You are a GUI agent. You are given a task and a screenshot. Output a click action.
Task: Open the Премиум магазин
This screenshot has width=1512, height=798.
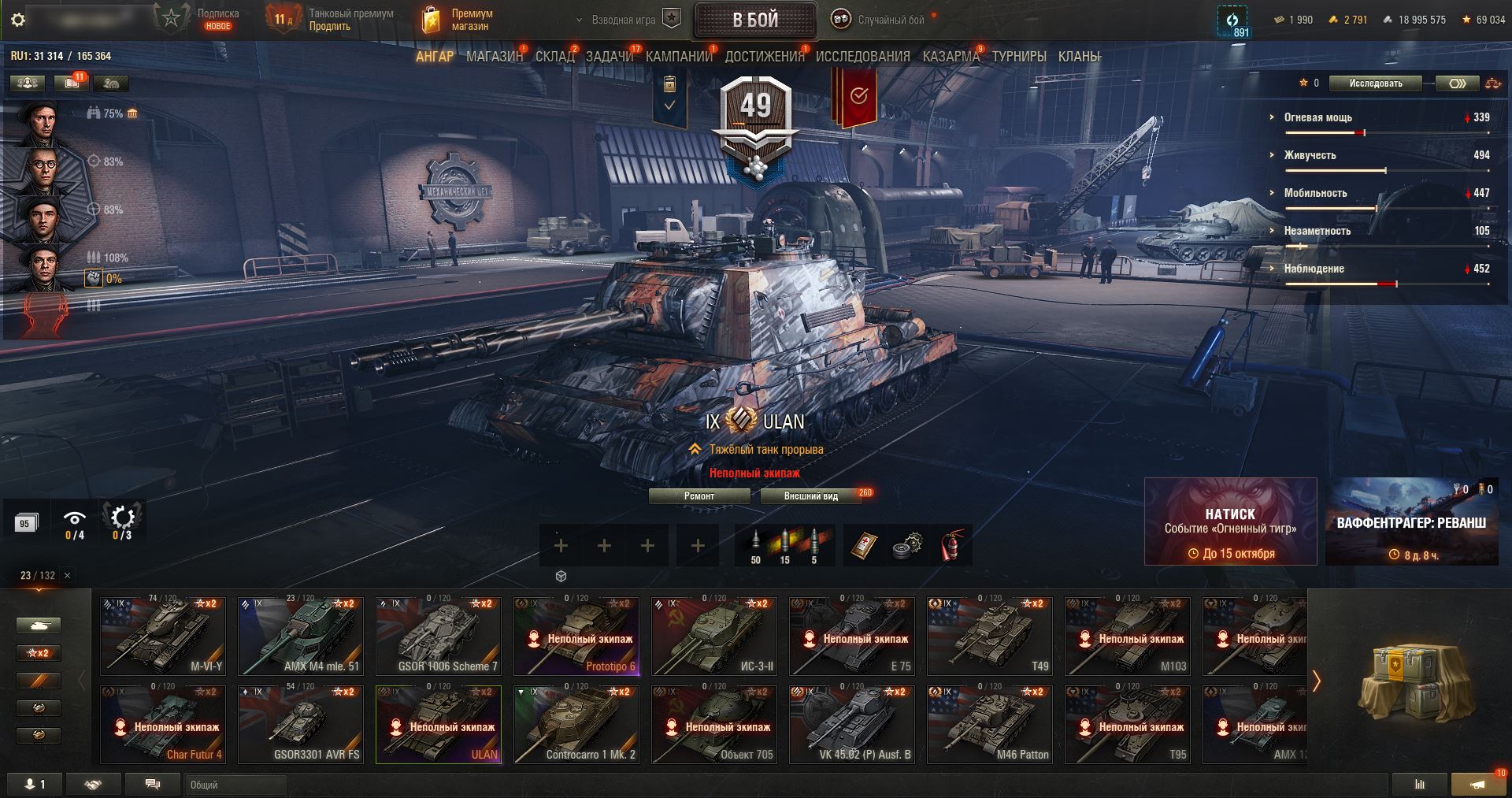[x=458, y=20]
